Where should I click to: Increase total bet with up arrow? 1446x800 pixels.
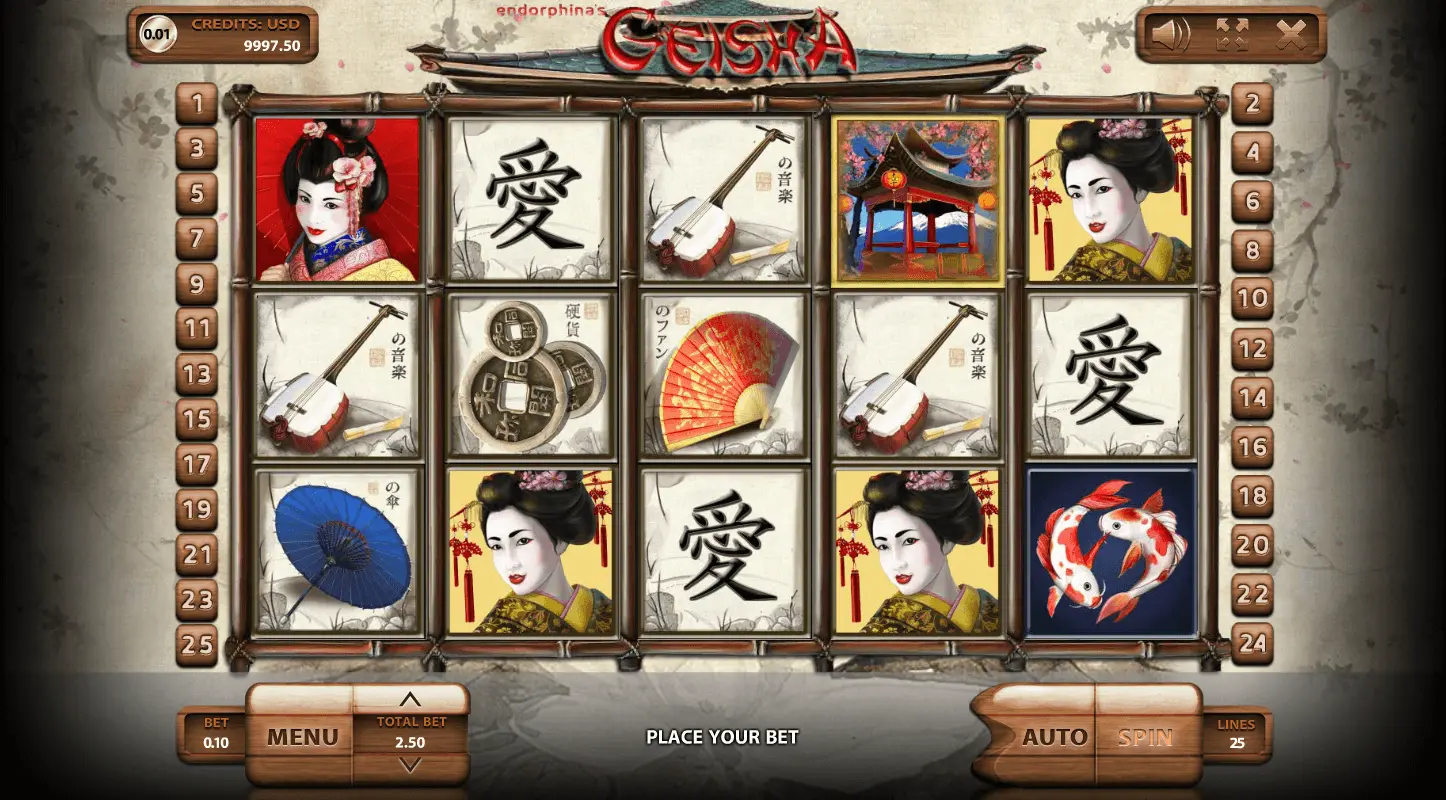coord(410,700)
